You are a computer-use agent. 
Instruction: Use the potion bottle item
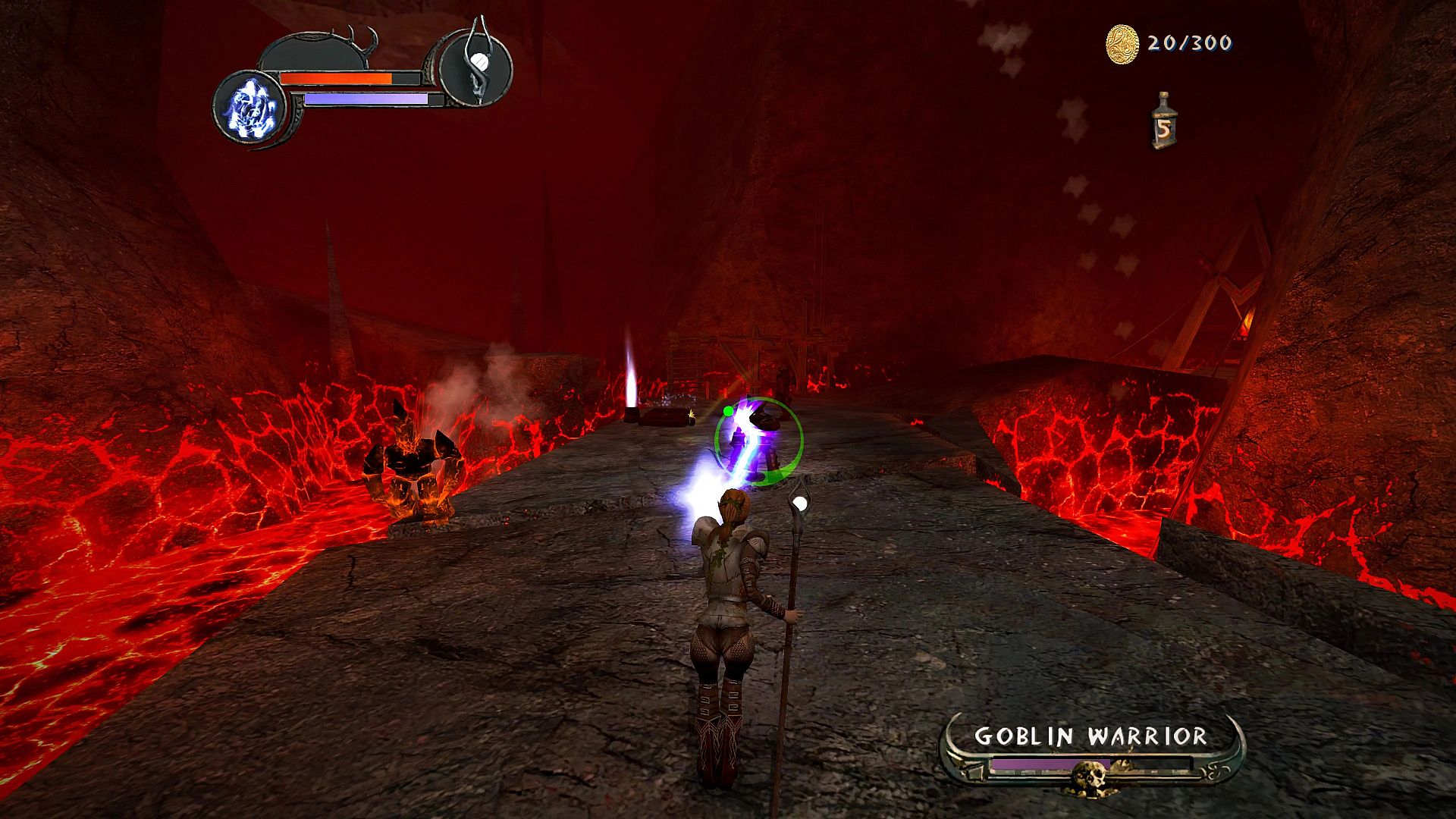click(1163, 121)
